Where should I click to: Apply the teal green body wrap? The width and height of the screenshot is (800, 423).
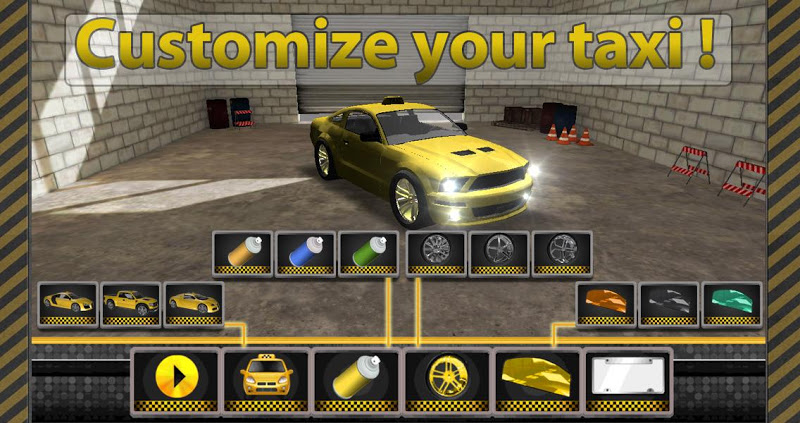coord(731,303)
